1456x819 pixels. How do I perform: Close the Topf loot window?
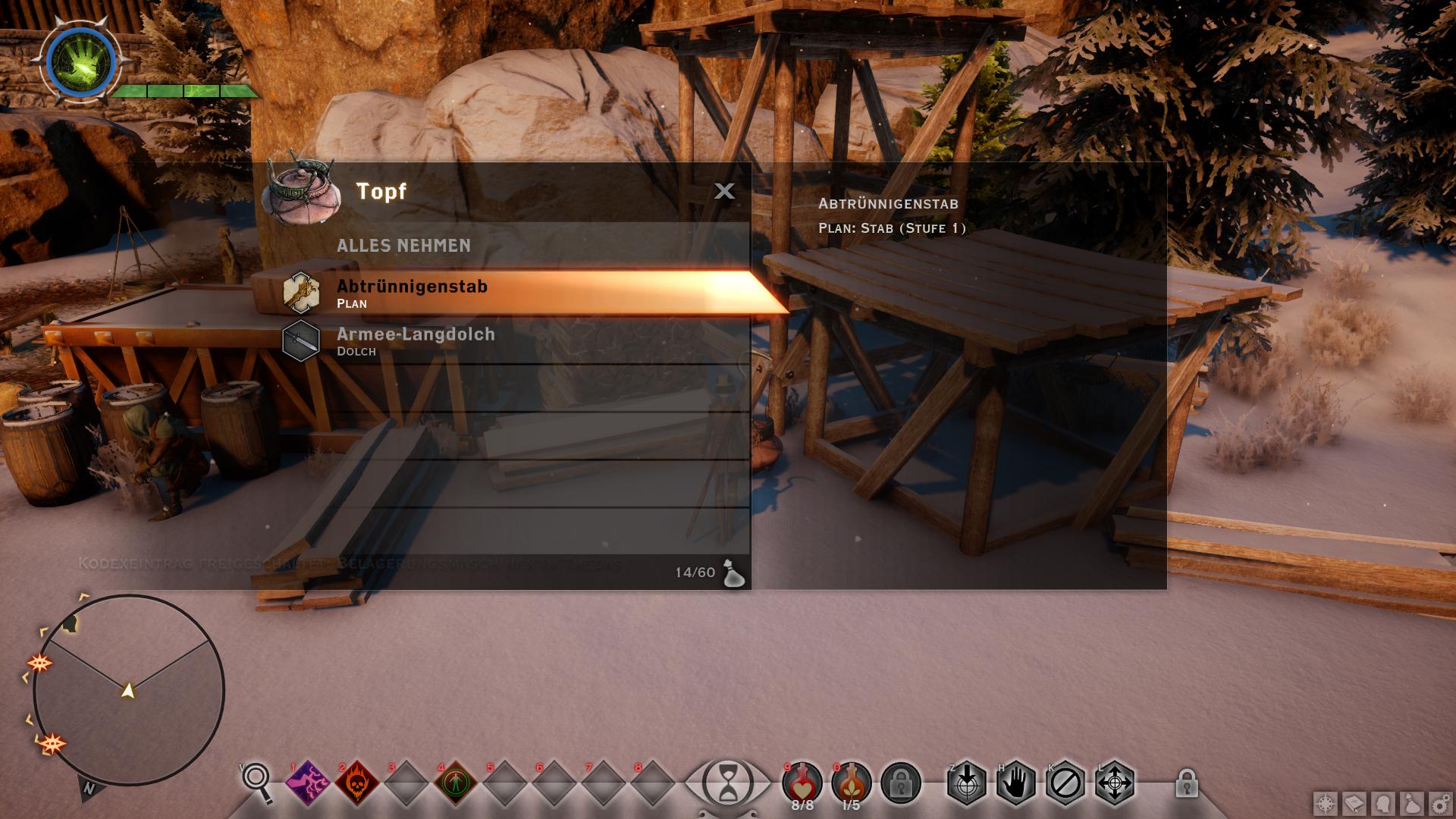click(724, 191)
